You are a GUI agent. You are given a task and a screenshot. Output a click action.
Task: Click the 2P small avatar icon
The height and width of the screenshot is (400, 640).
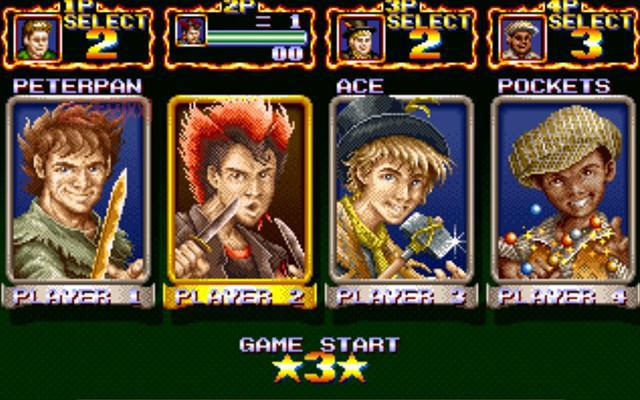tap(188, 31)
